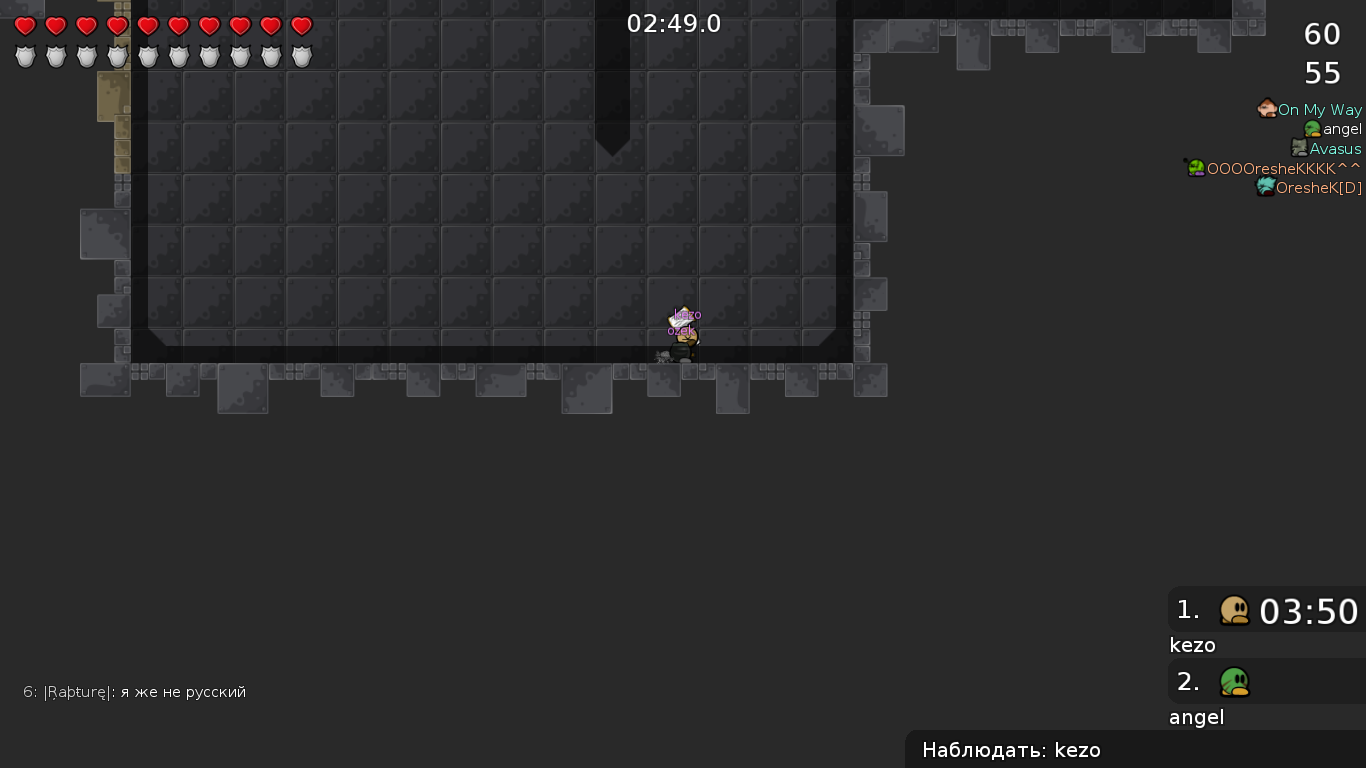Click the spectated tee character kezo
The height and width of the screenshot is (768, 1366).
(x=684, y=340)
